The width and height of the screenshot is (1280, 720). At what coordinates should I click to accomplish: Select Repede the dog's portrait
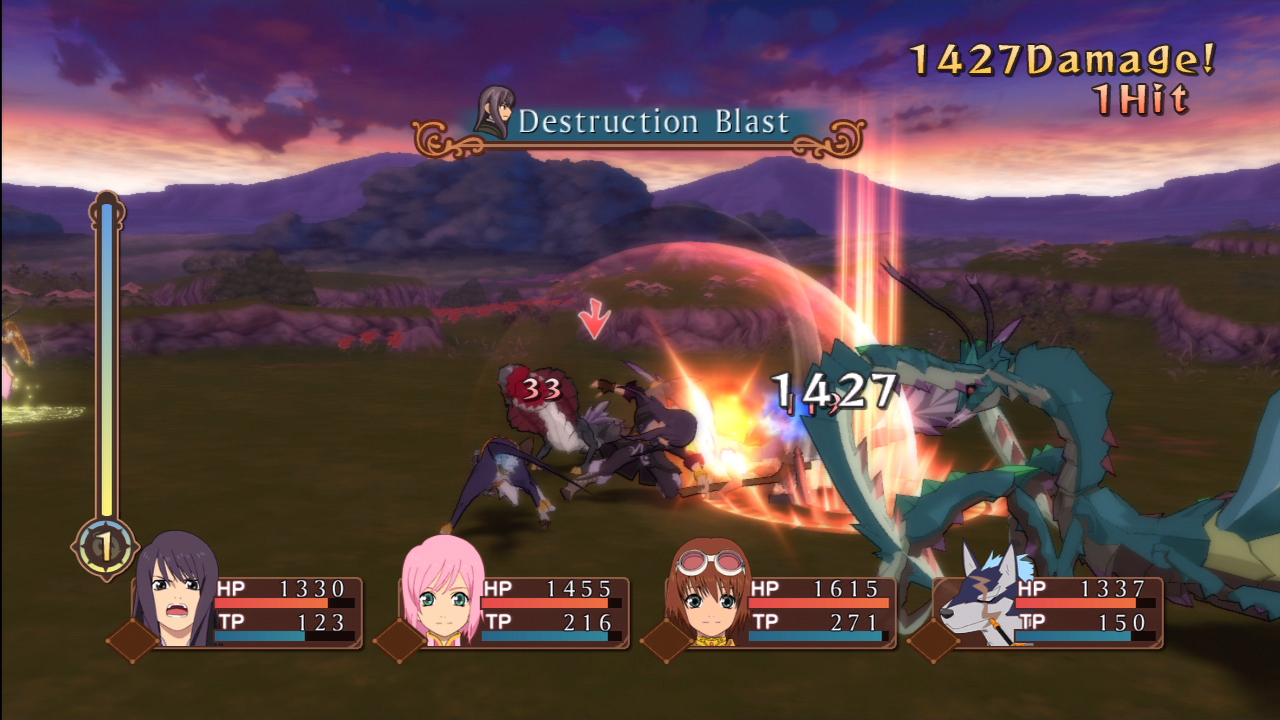(x=978, y=597)
